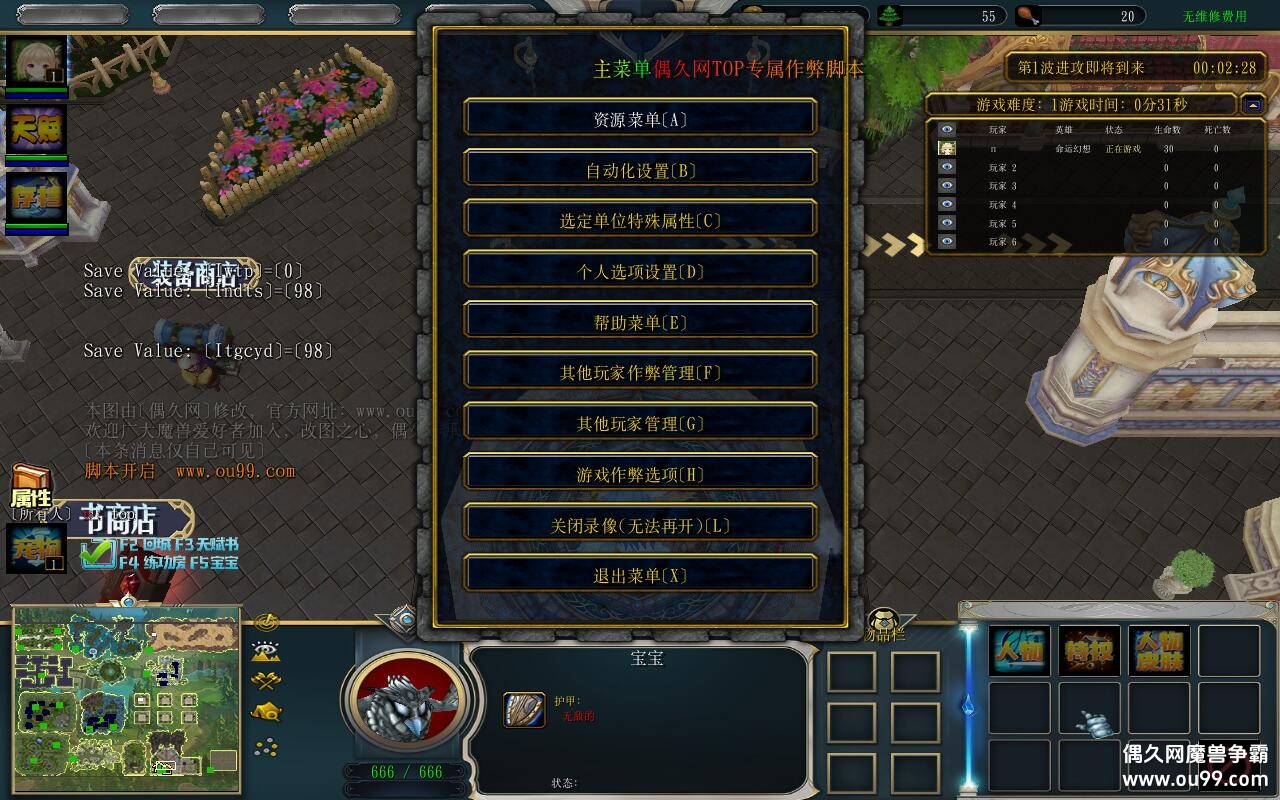This screenshot has width=1280, height=800.
Task: Toggle the eye icon next to 玩家 4
Action: click(x=946, y=203)
